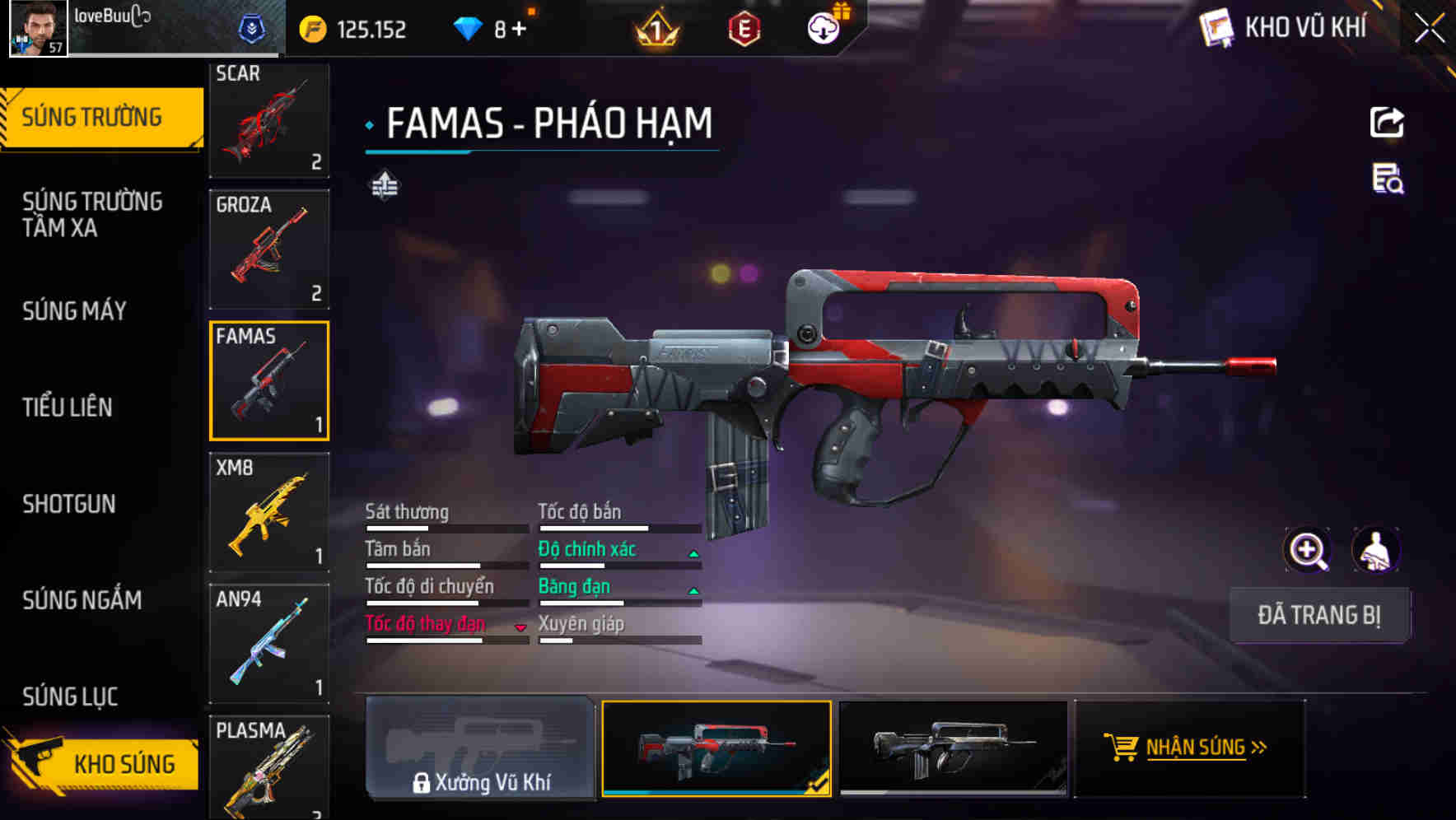Select the dark grey FAMAS skin thumbnail
Viewport: 1456px width, 820px height.
point(953,748)
